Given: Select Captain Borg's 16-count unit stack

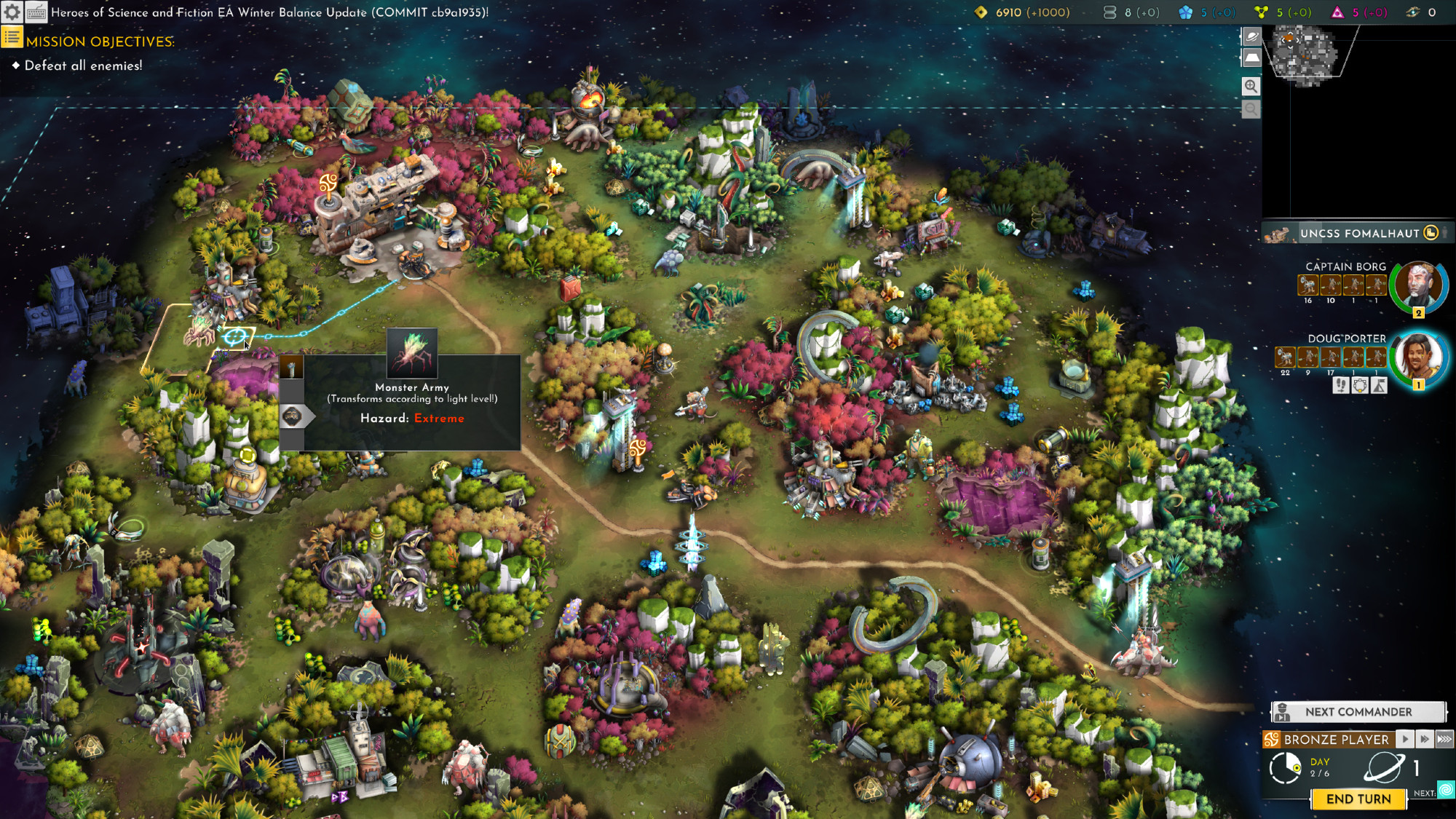Looking at the screenshot, I should tap(1307, 285).
